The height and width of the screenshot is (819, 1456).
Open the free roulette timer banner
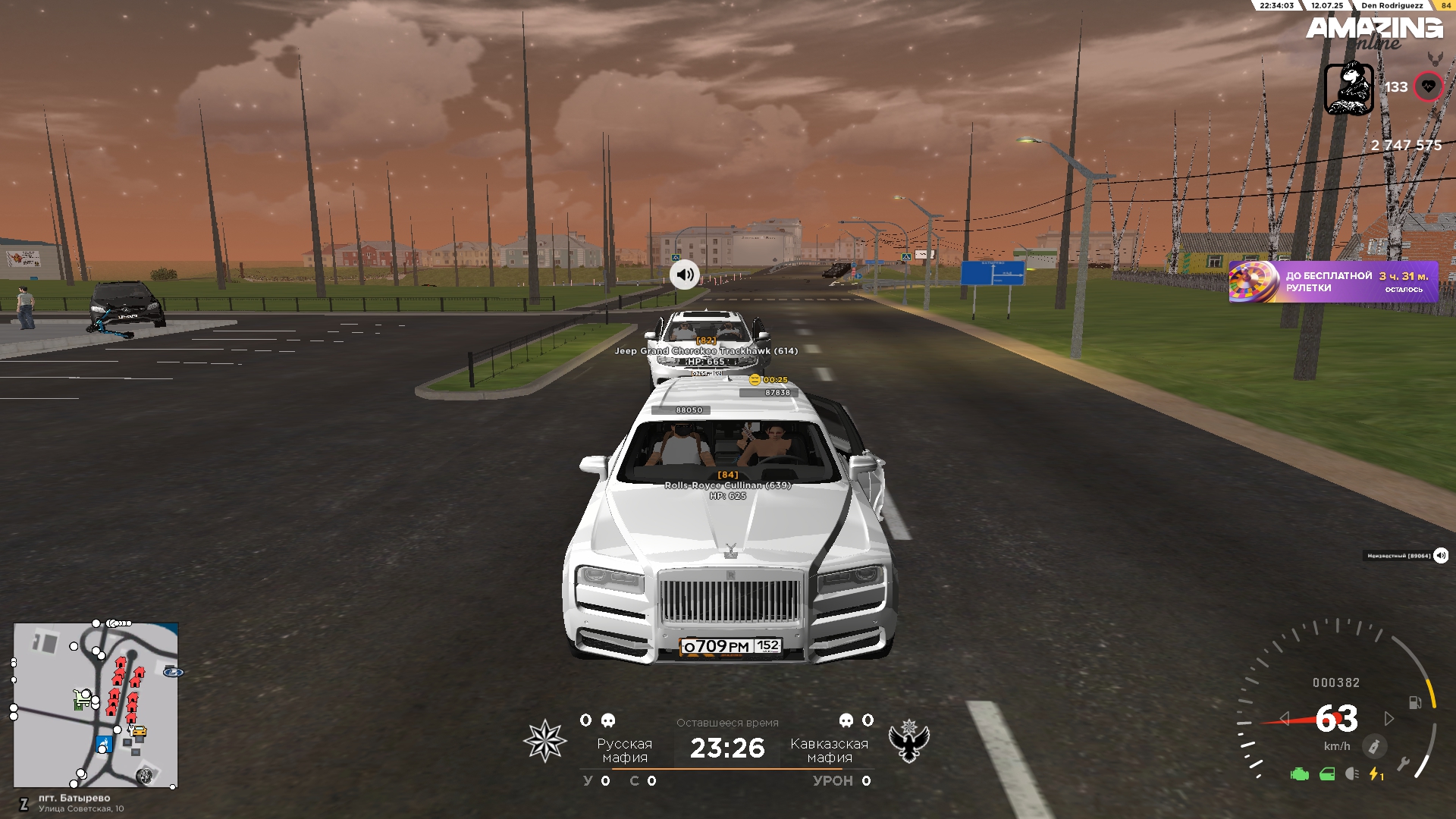point(1333,282)
